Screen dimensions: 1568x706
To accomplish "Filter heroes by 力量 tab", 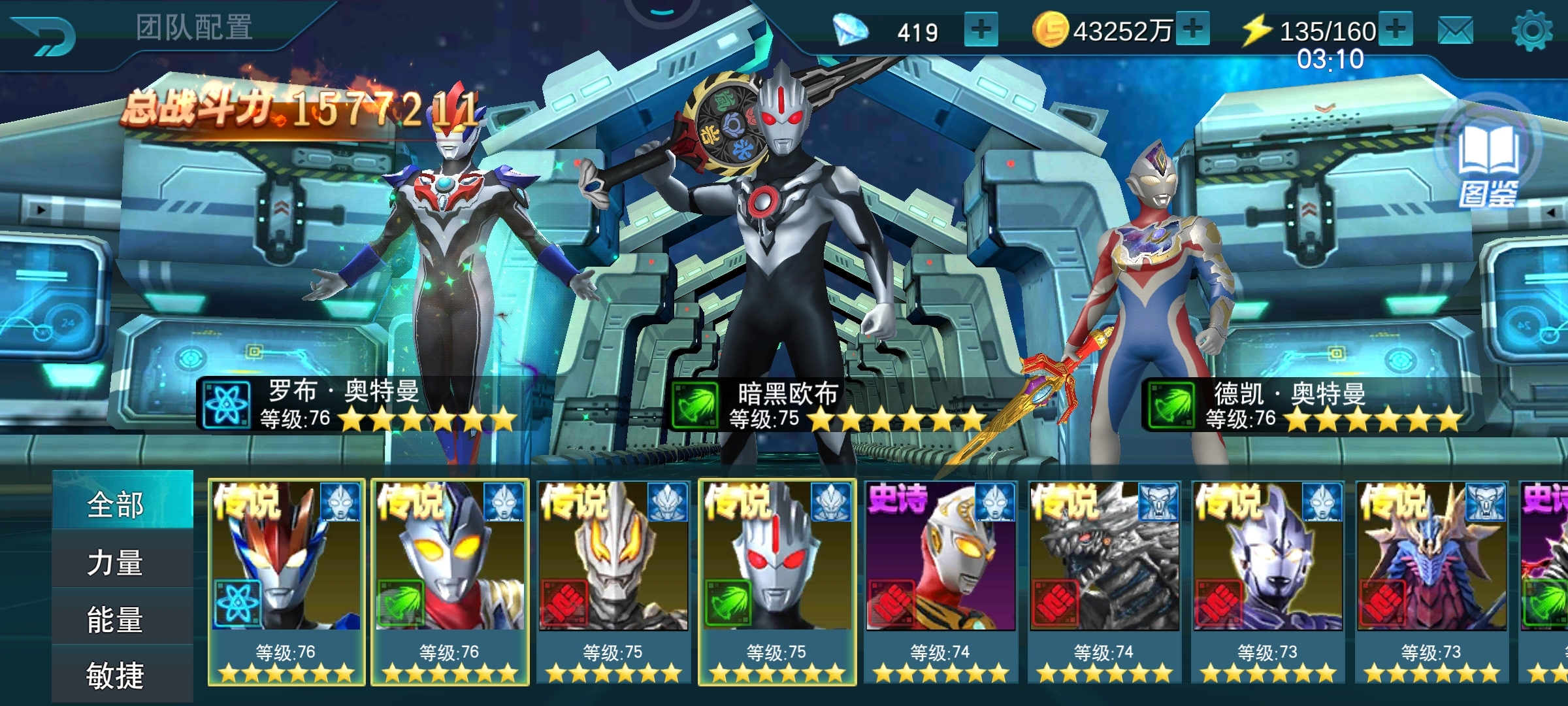I will tap(123, 562).
